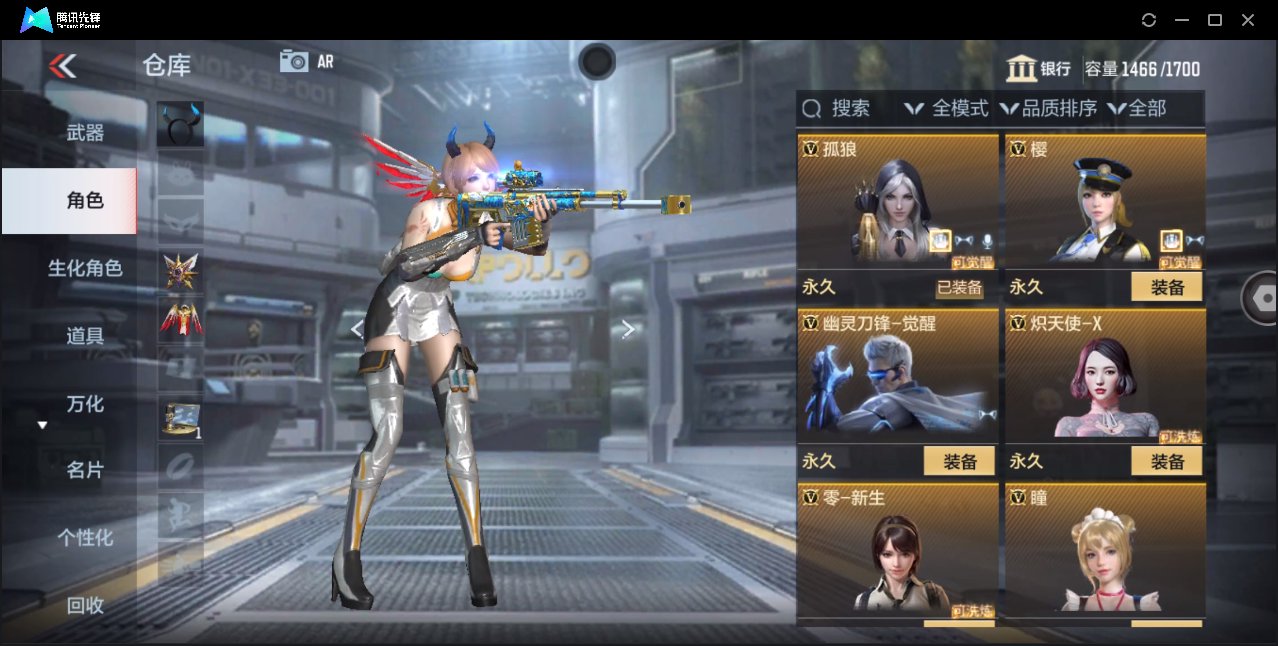Select the 道具 tab
Image resolution: width=1278 pixels, height=646 pixels.
pos(85,336)
